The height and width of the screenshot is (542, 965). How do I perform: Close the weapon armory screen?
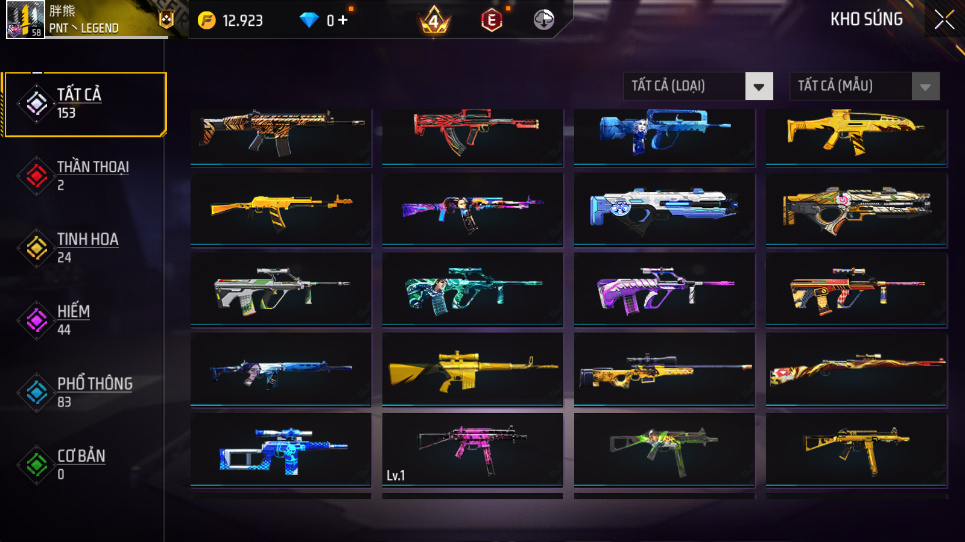pyautogui.click(x=943, y=20)
